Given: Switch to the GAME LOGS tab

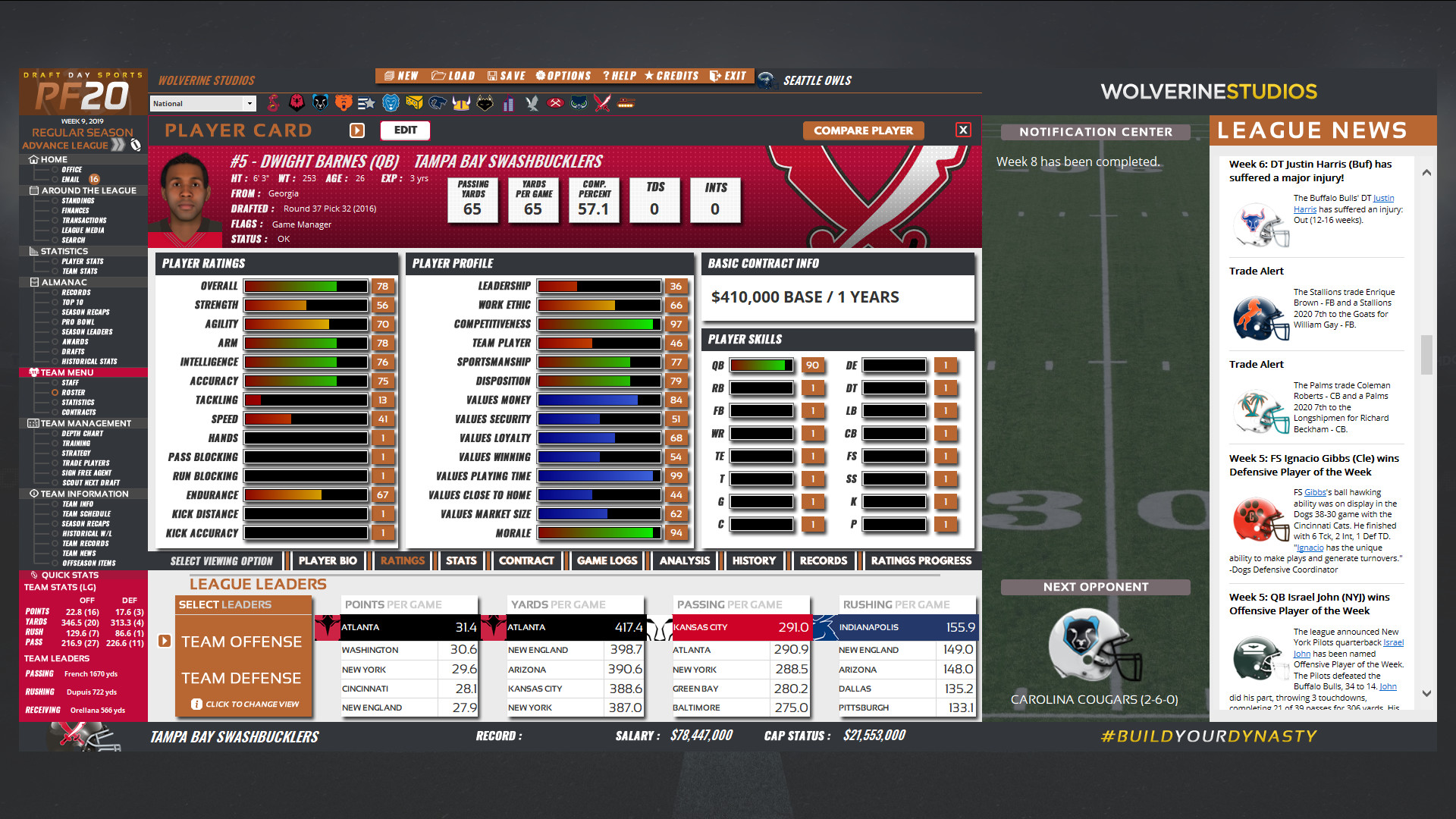Looking at the screenshot, I should pos(607,560).
